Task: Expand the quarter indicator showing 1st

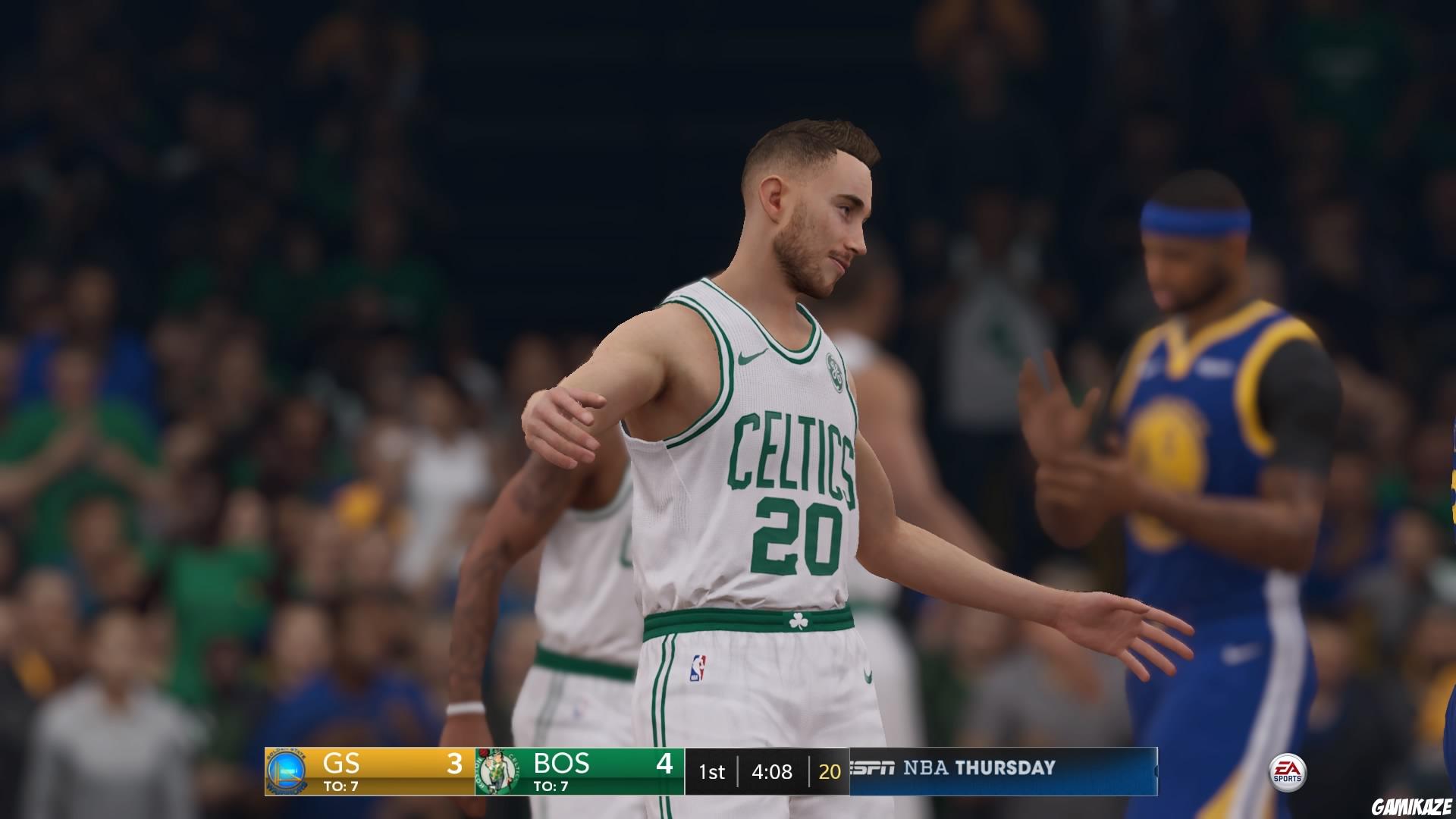Action: pyautogui.click(x=711, y=770)
